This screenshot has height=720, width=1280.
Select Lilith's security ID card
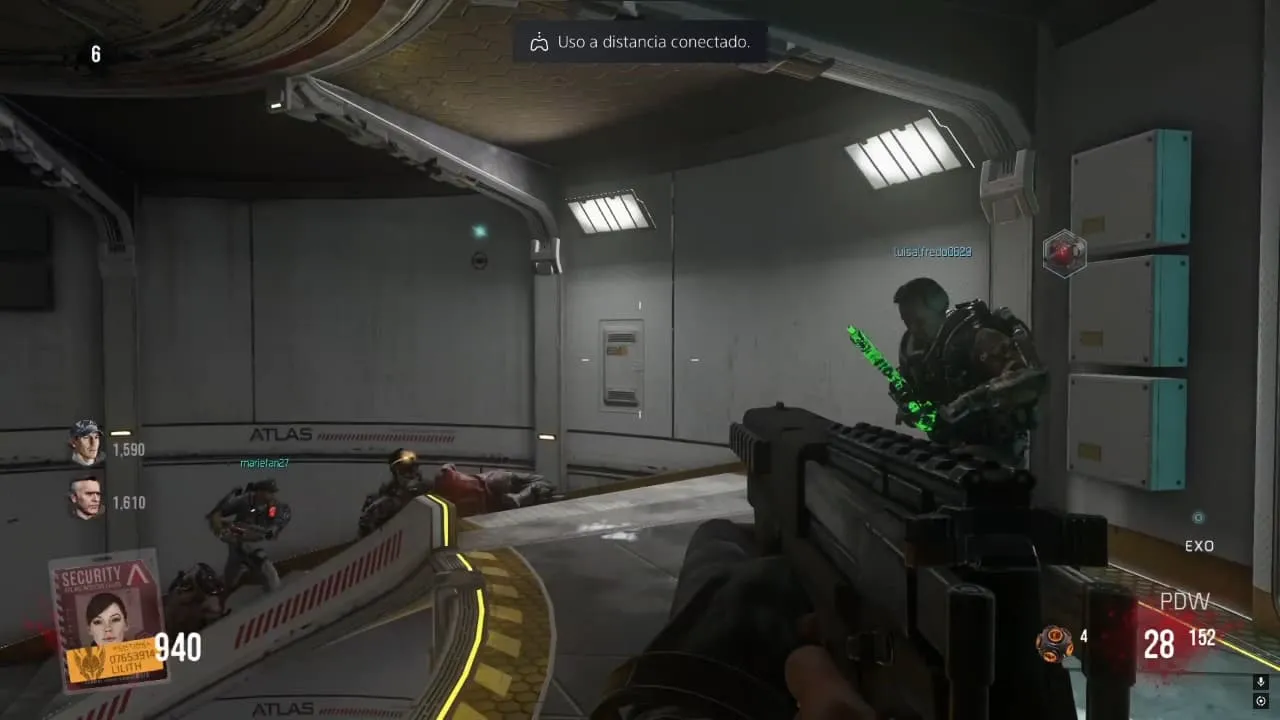(108, 620)
